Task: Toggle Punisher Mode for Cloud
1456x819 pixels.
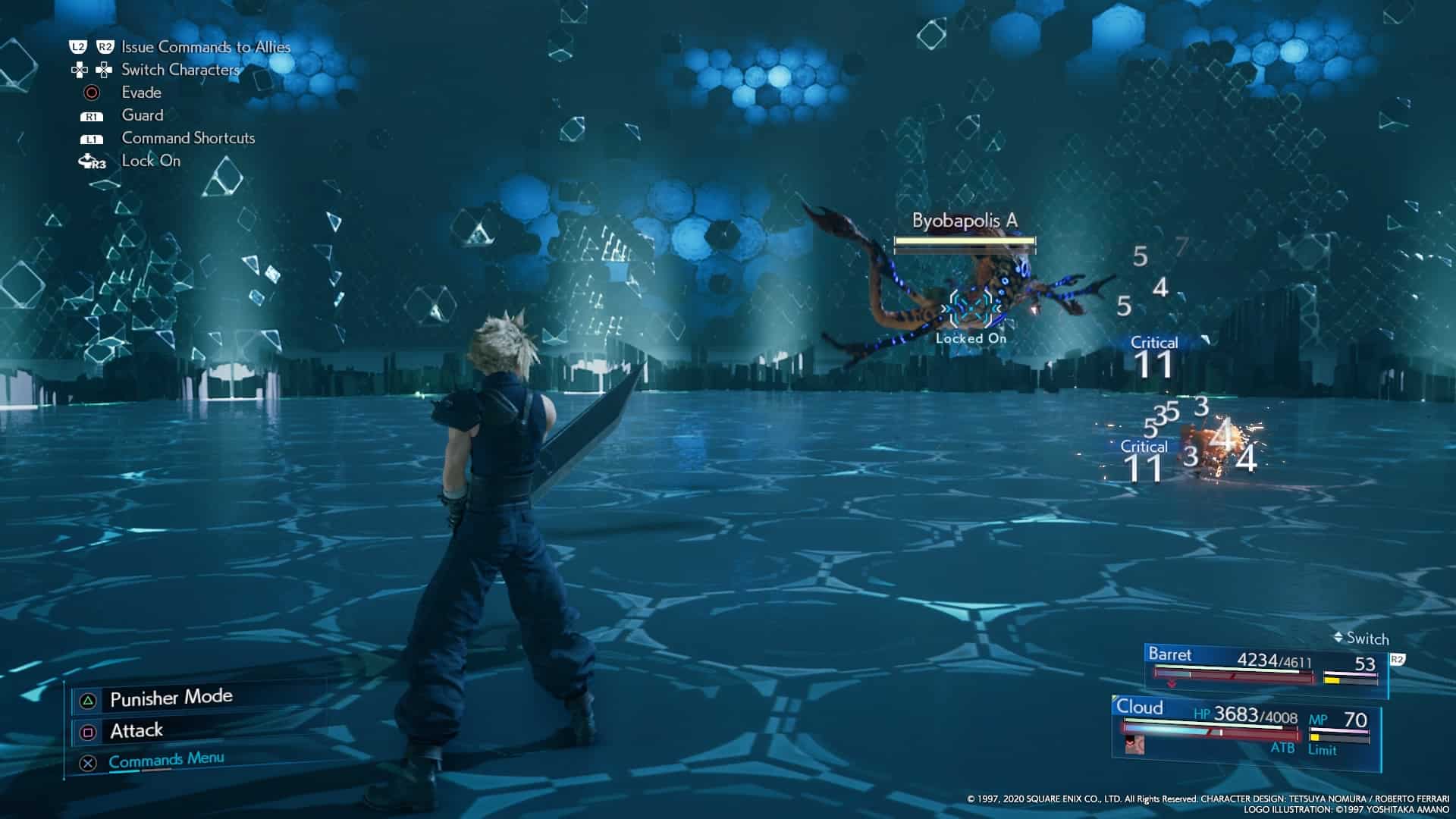Action: pyautogui.click(x=171, y=698)
